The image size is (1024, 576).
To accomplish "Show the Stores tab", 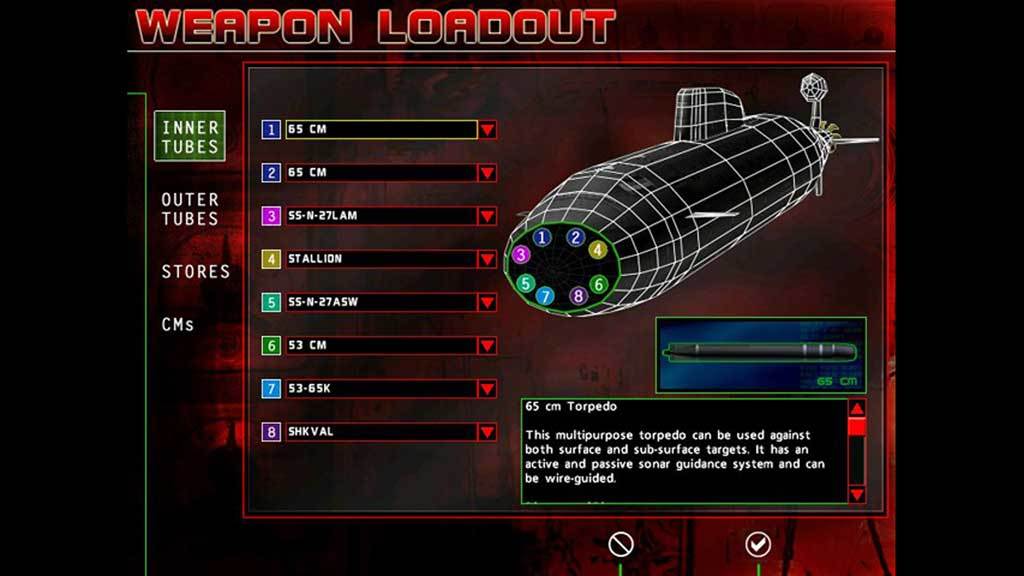I will tap(196, 271).
